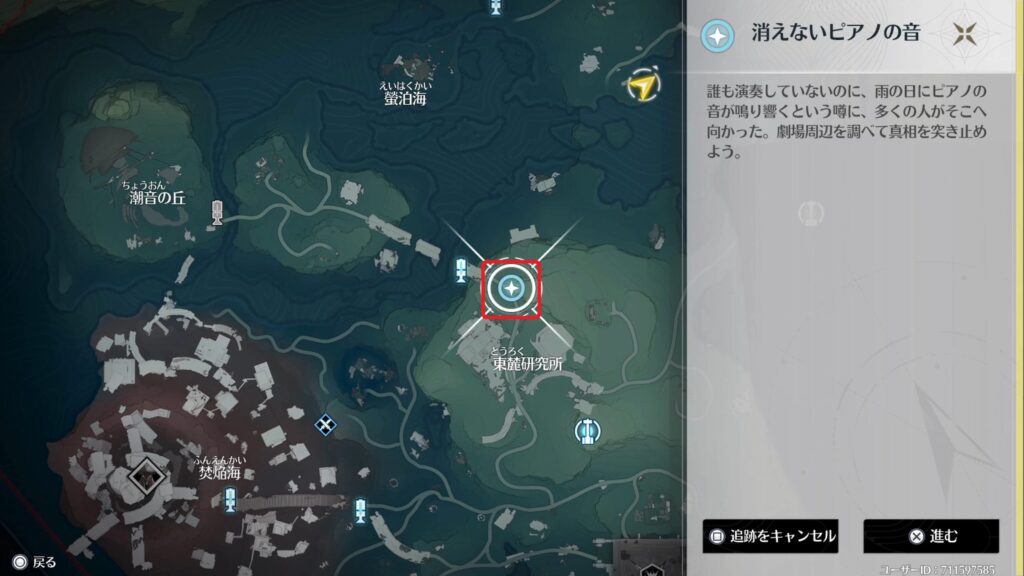Select the highlighted quest marker on the map
The height and width of the screenshot is (576, 1024).
pos(511,289)
